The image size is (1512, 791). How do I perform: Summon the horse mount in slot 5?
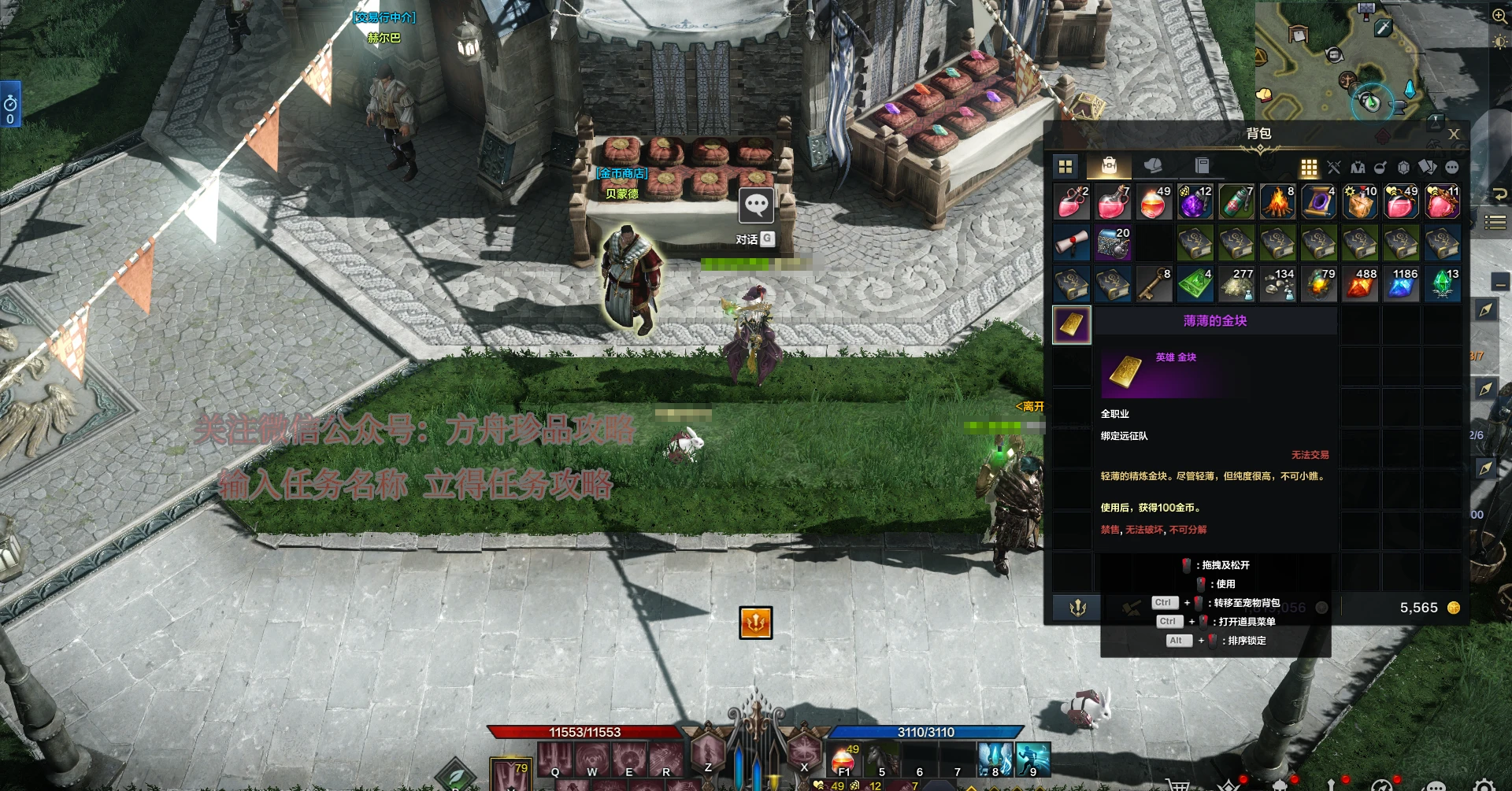pyautogui.click(x=881, y=759)
